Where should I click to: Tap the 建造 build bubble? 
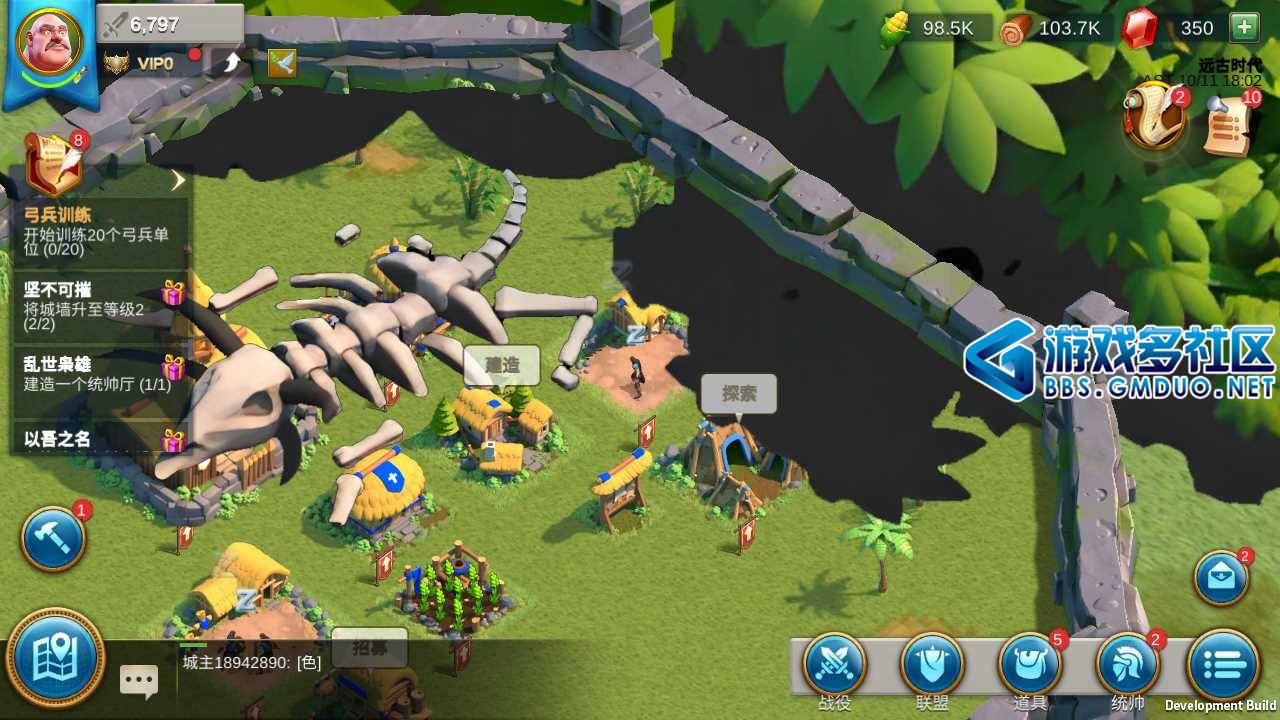coord(502,366)
